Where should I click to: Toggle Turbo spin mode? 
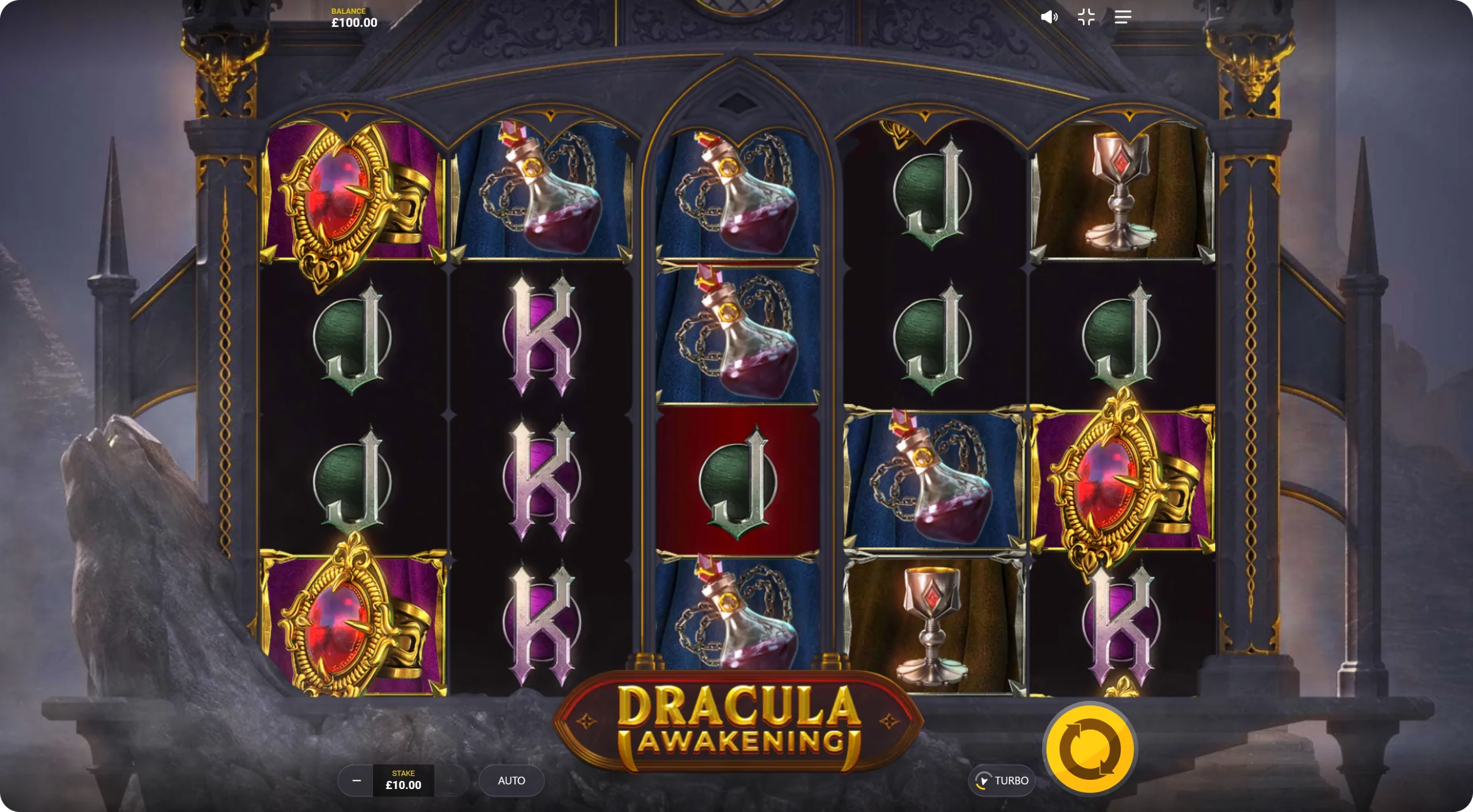[x=1002, y=780]
